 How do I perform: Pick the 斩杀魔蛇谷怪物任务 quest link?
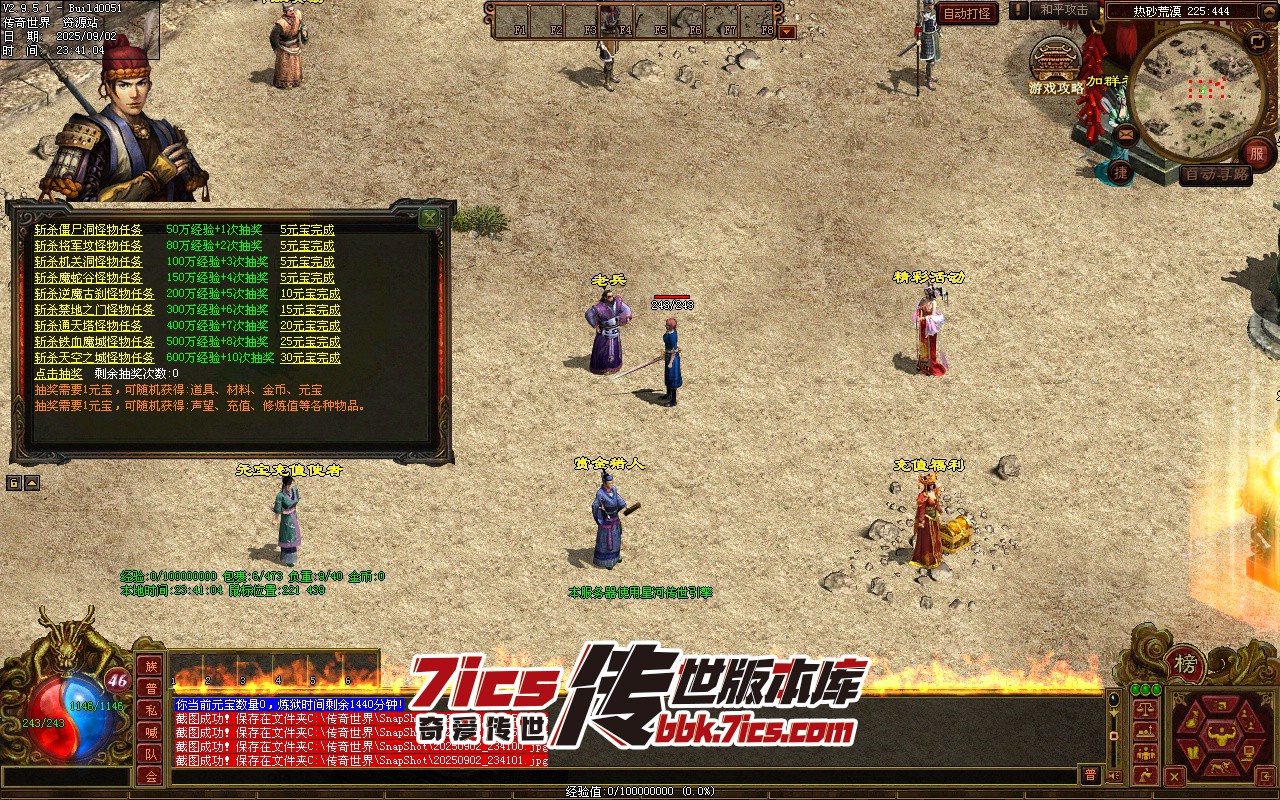tap(88, 278)
